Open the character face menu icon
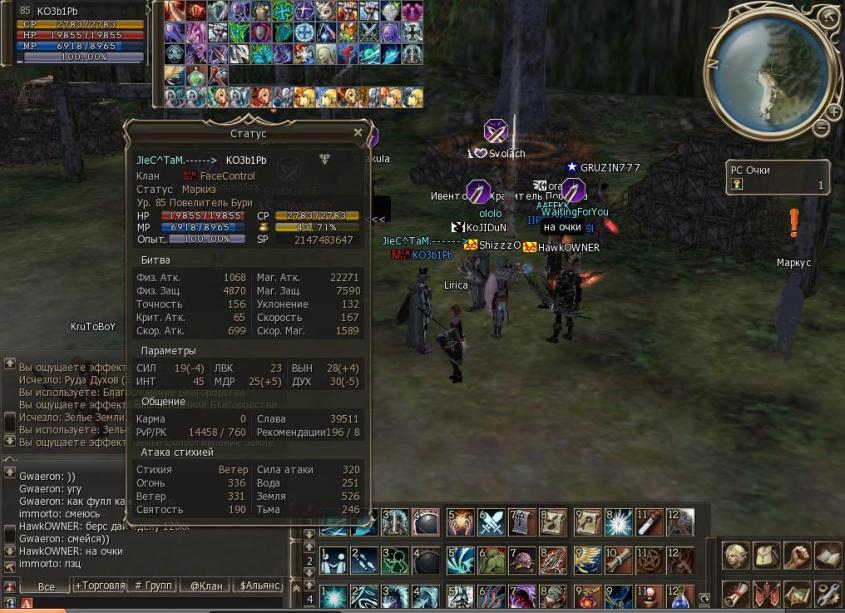 tap(736, 556)
